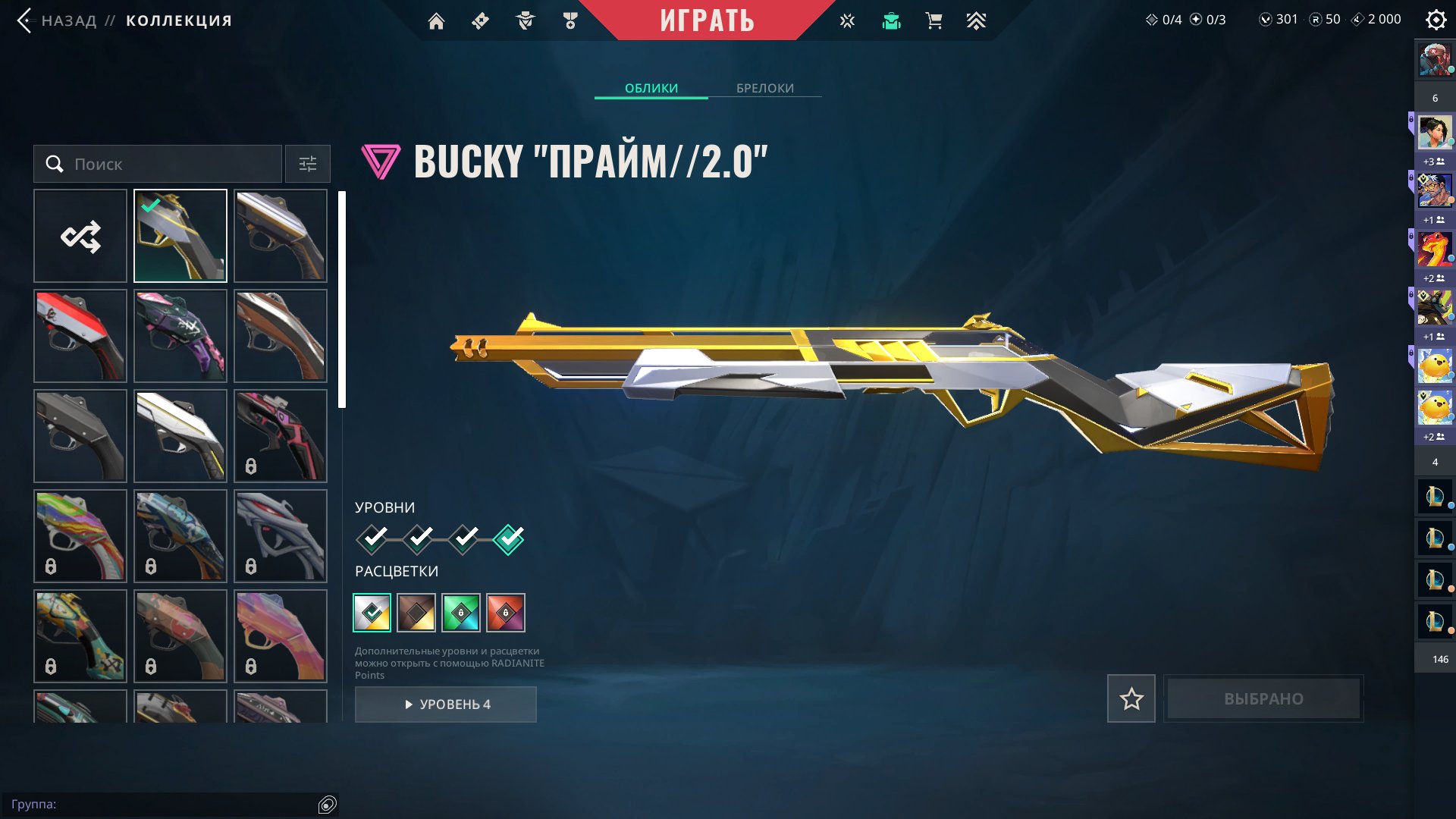Viewport: 1456px width, 819px height.
Task: Open the Progression arrows icon
Action: [977, 20]
